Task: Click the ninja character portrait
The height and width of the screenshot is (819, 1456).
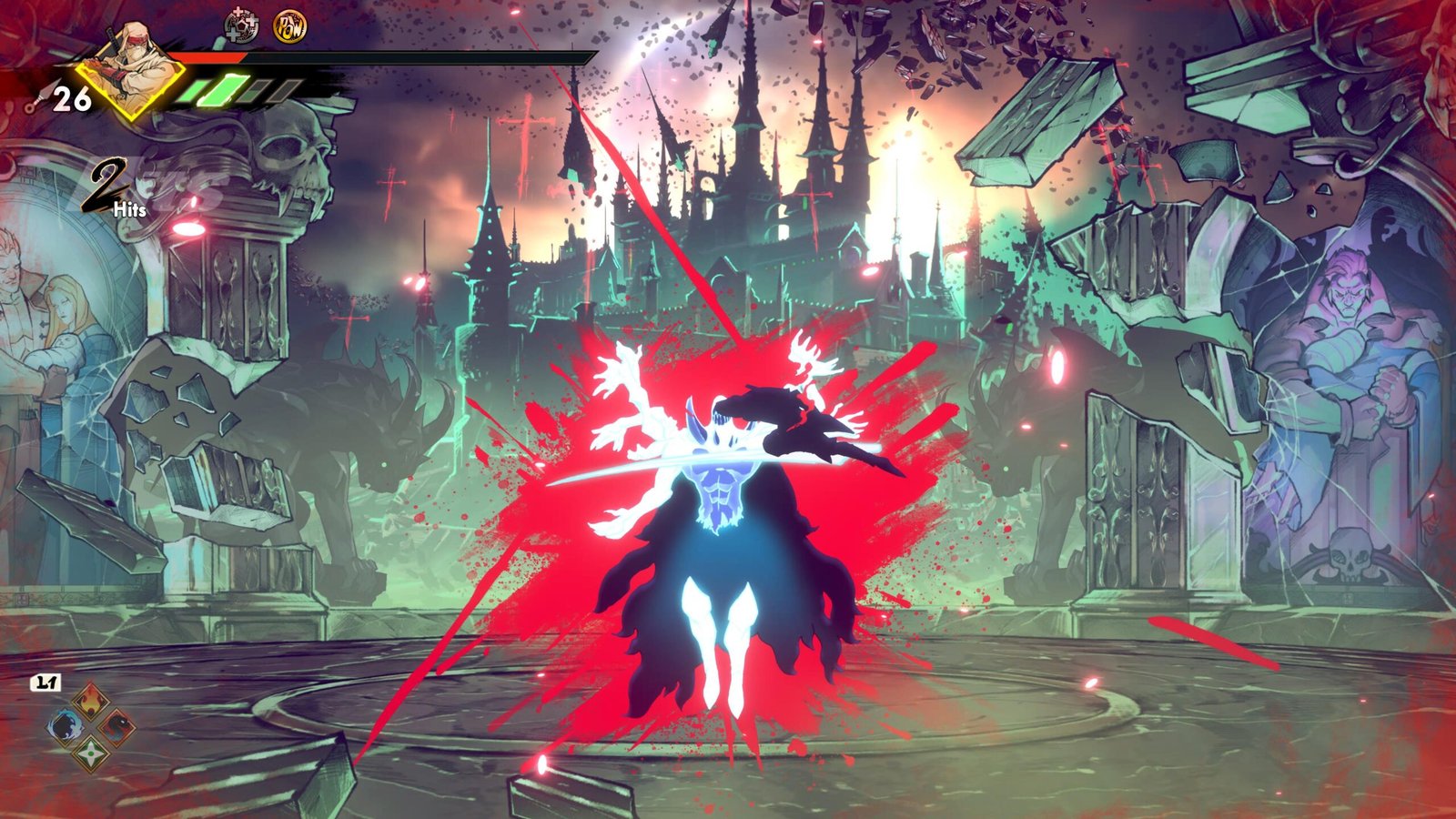Action: pos(128,66)
